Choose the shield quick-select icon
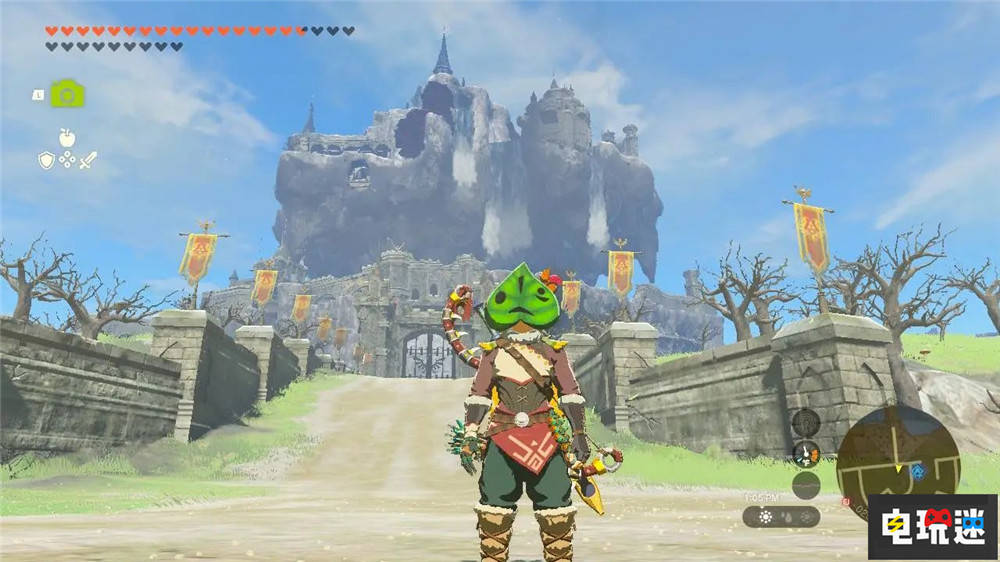Screen dimensions: 1000x562 click(x=46, y=160)
